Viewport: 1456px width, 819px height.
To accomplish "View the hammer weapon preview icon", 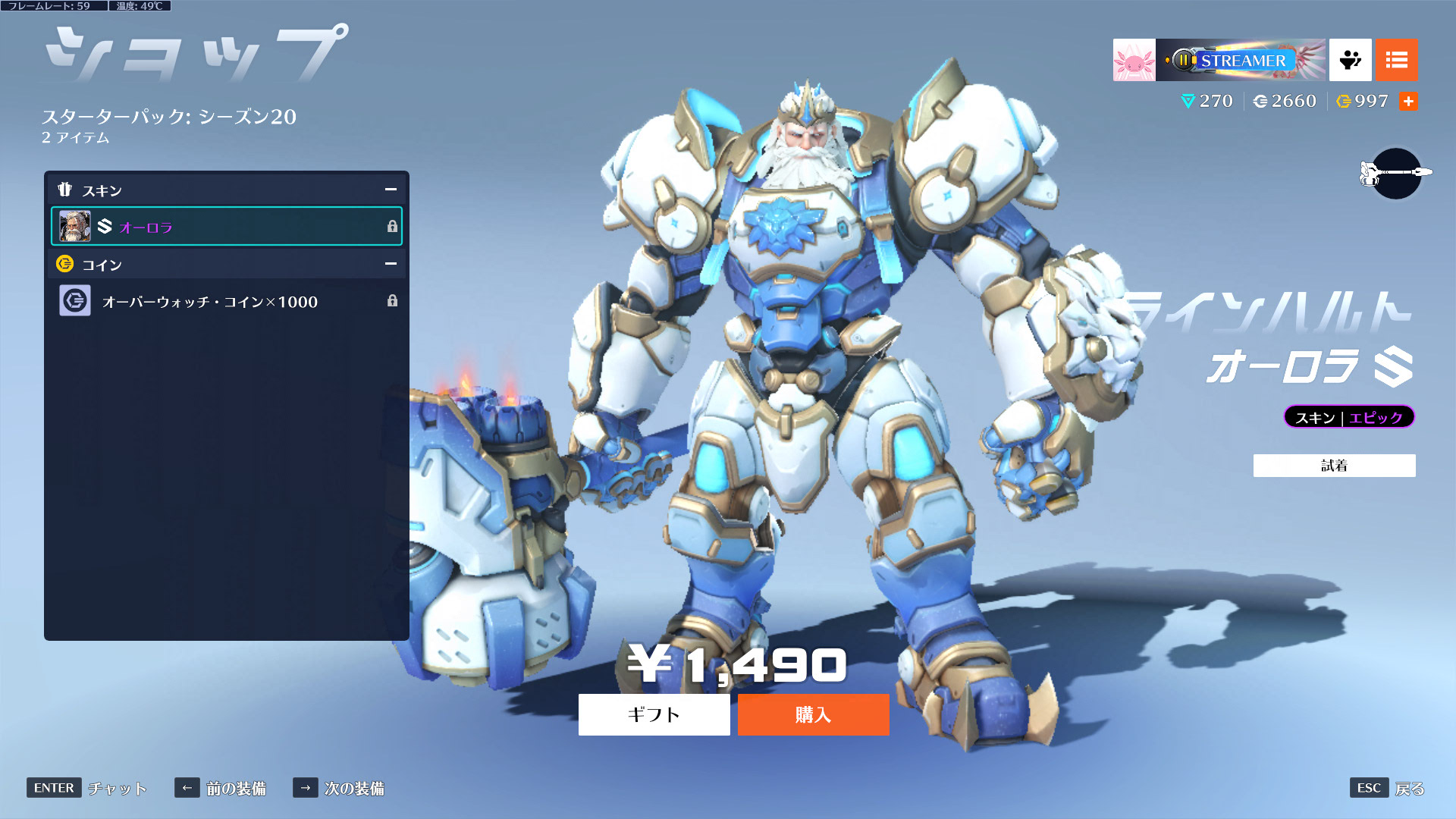I will (1395, 174).
